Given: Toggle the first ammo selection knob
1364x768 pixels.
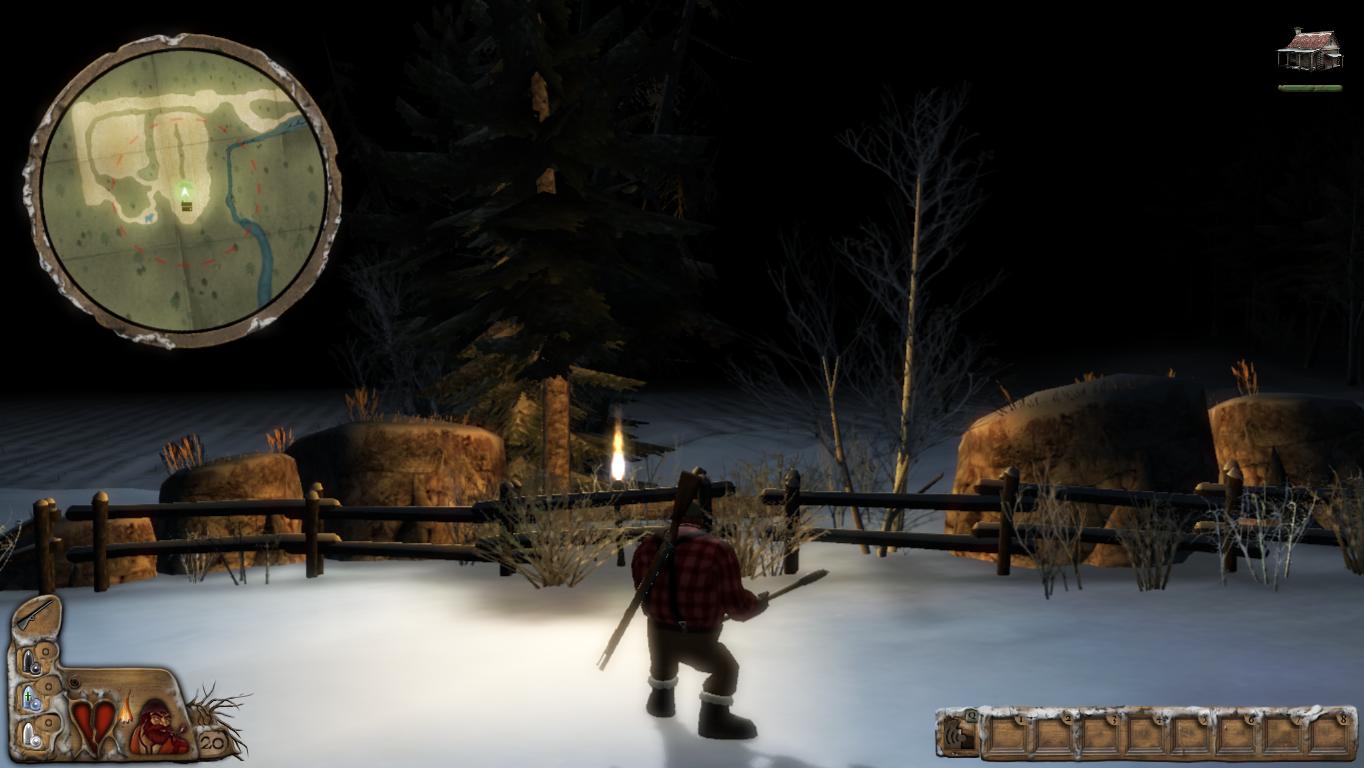Looking at the screenshot, I should [x=46, y=653].
